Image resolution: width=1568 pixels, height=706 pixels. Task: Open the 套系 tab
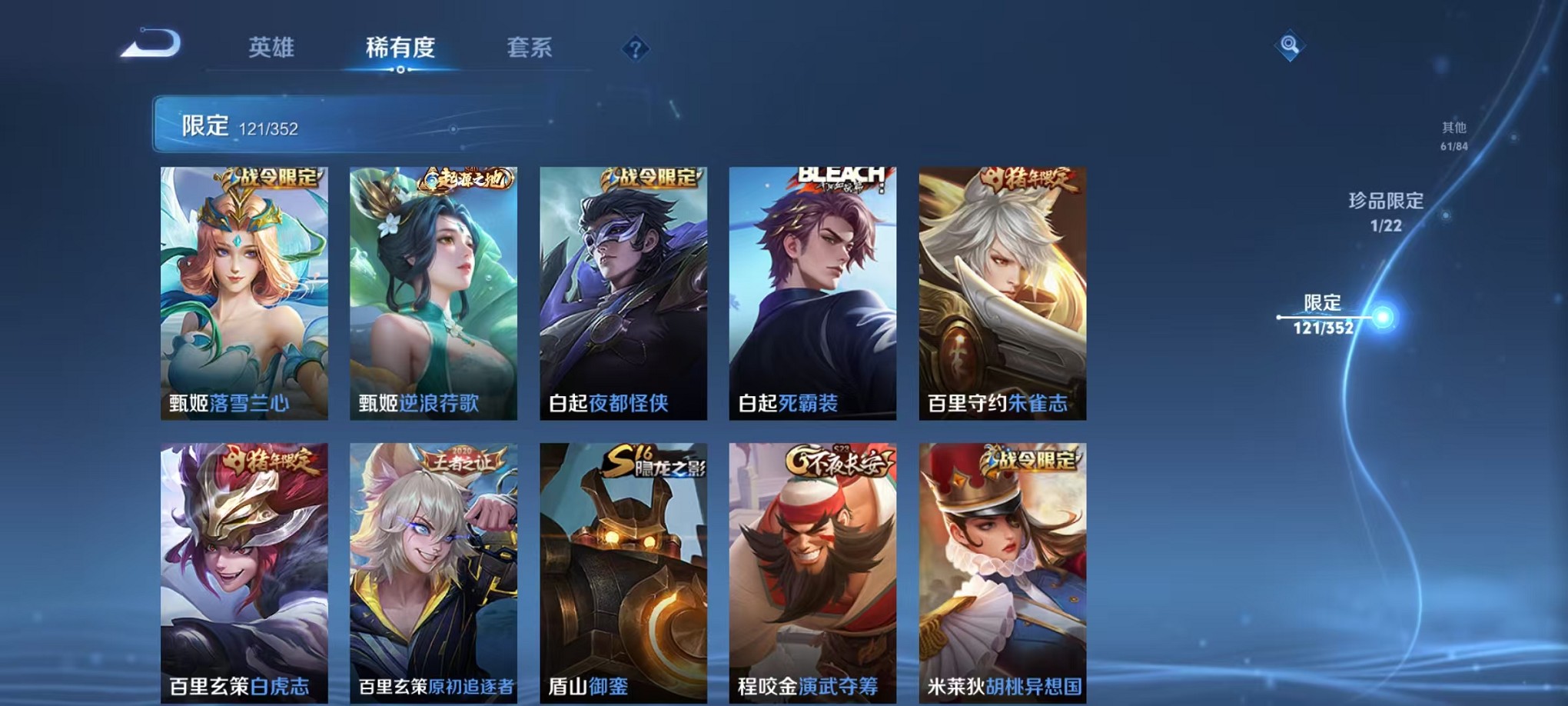pos(530,46)
